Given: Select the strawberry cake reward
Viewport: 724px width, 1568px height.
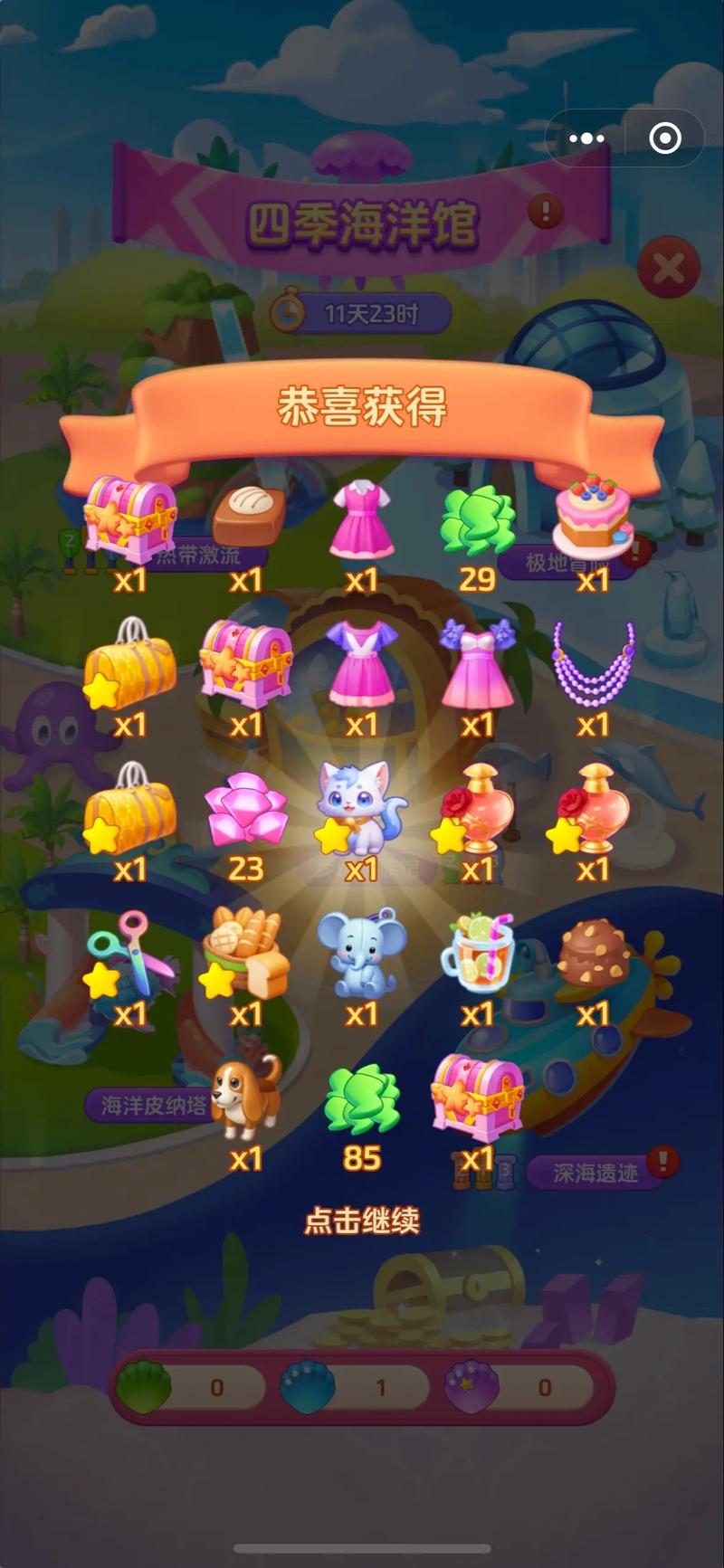Looking at the screenshot, I should (x=594, y=516).
